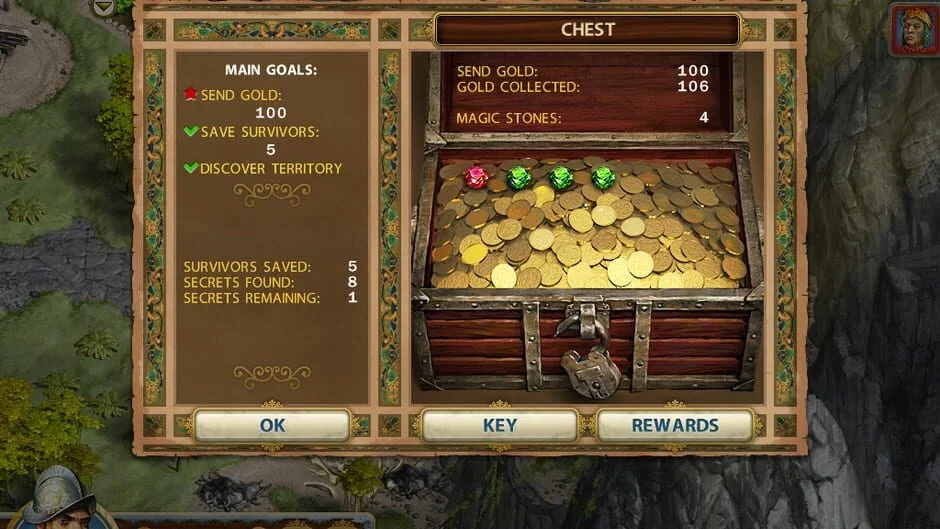
Task: Show the REWARDS screen
Action: [x=674, y=425]
